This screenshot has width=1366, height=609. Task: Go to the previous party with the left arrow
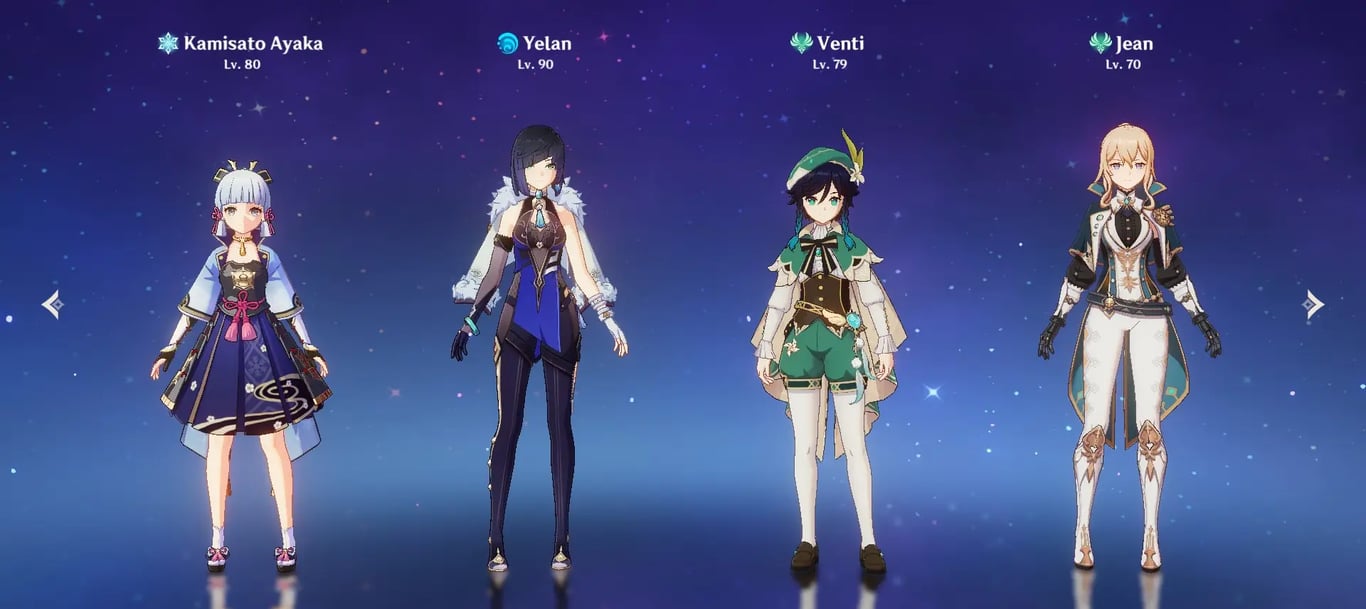coord(52,304)
